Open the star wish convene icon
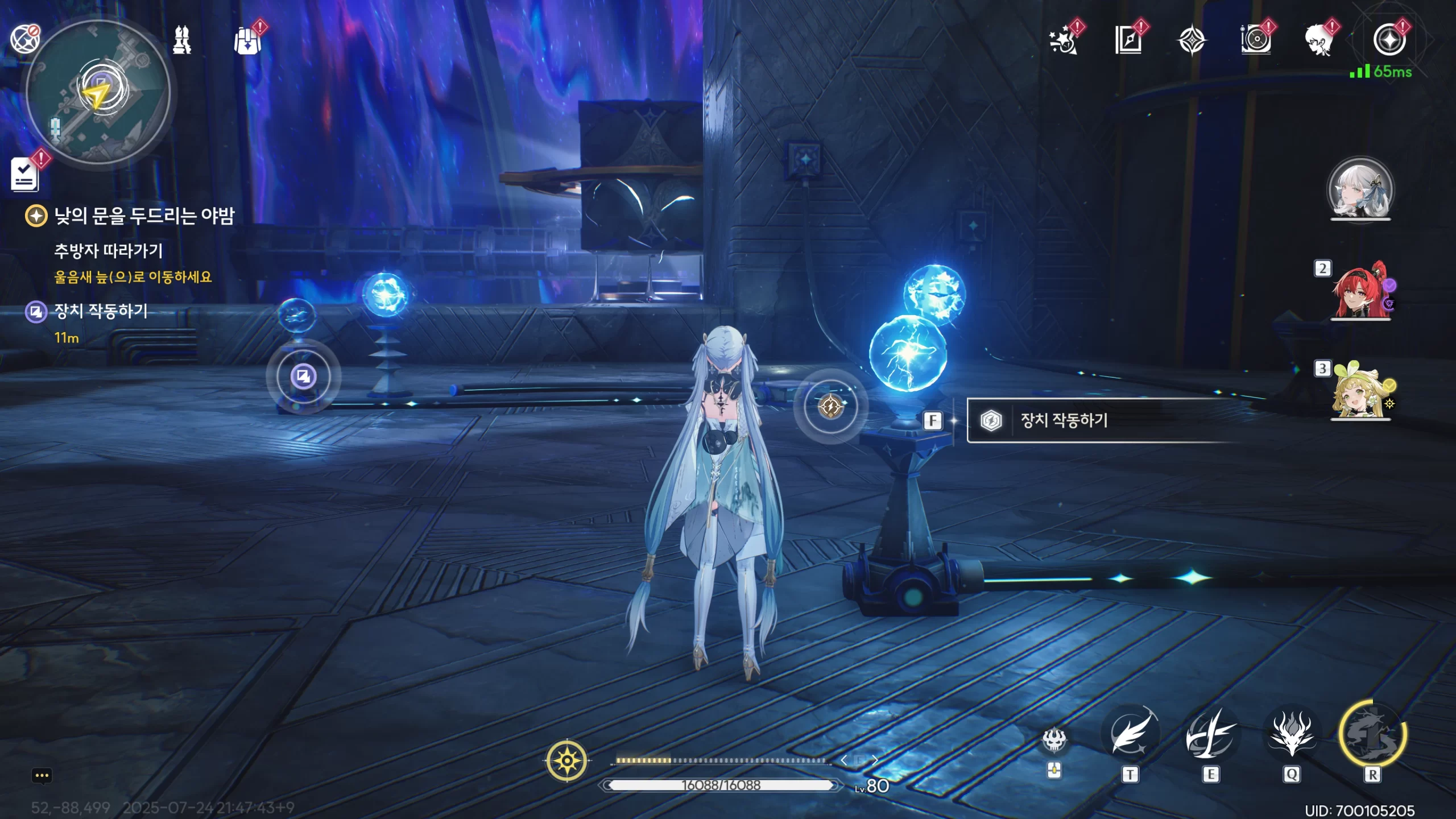 [x=1063, y=41]
